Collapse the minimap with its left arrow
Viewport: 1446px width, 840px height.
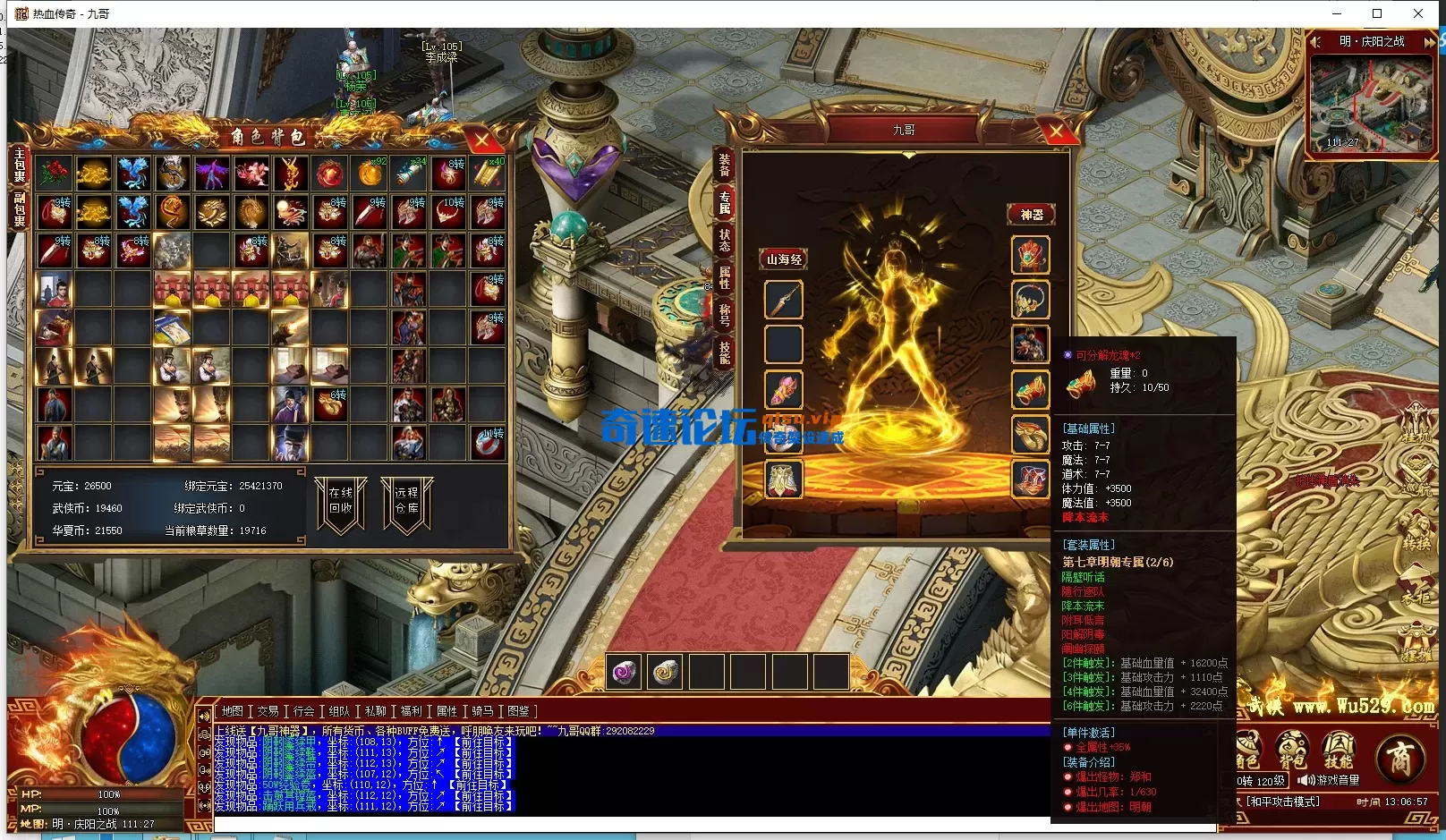(x=1315, y=40)
